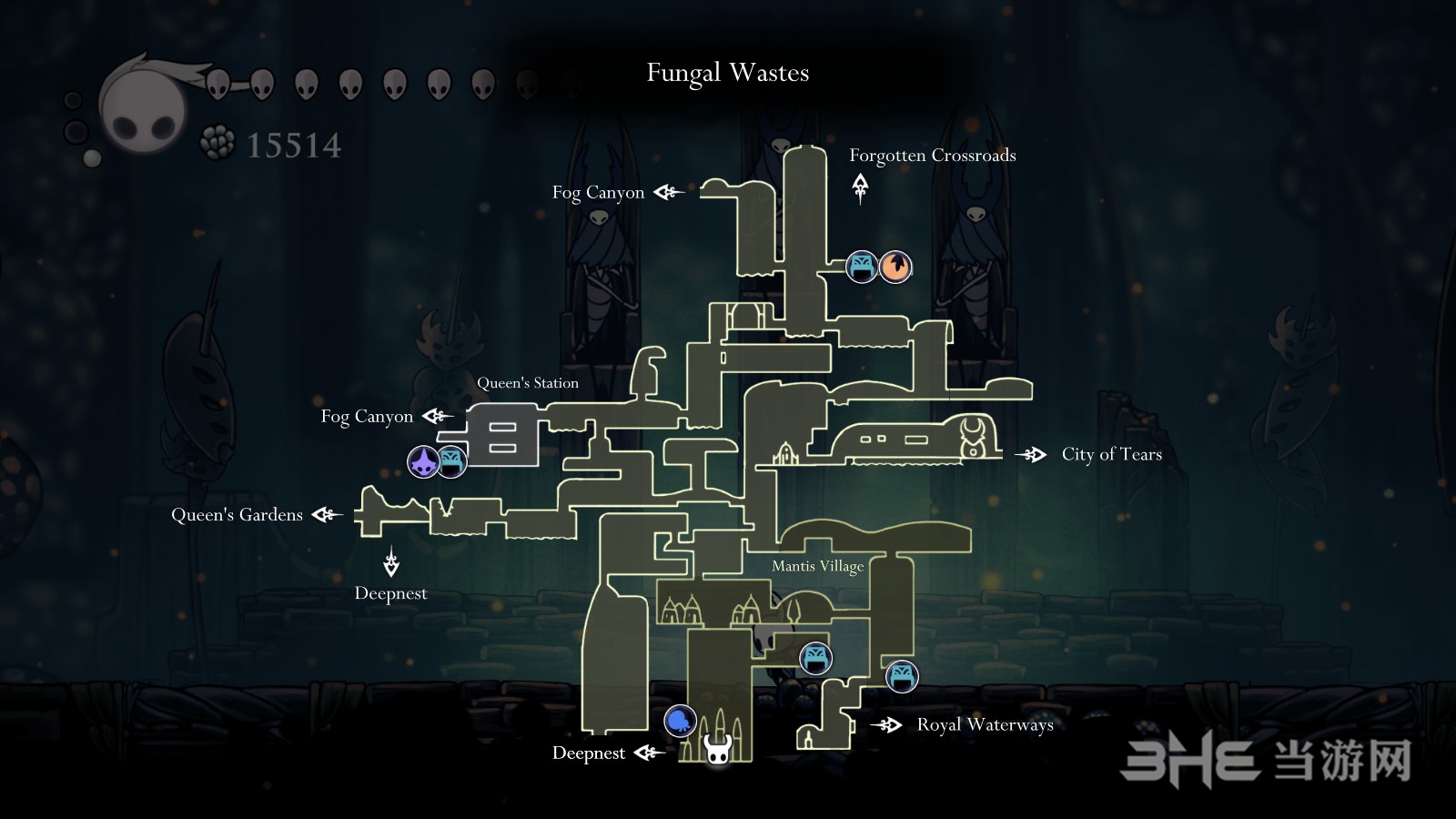Select the Queen's Station map label
1456x819 pixels.
click(x=528, y=383)
